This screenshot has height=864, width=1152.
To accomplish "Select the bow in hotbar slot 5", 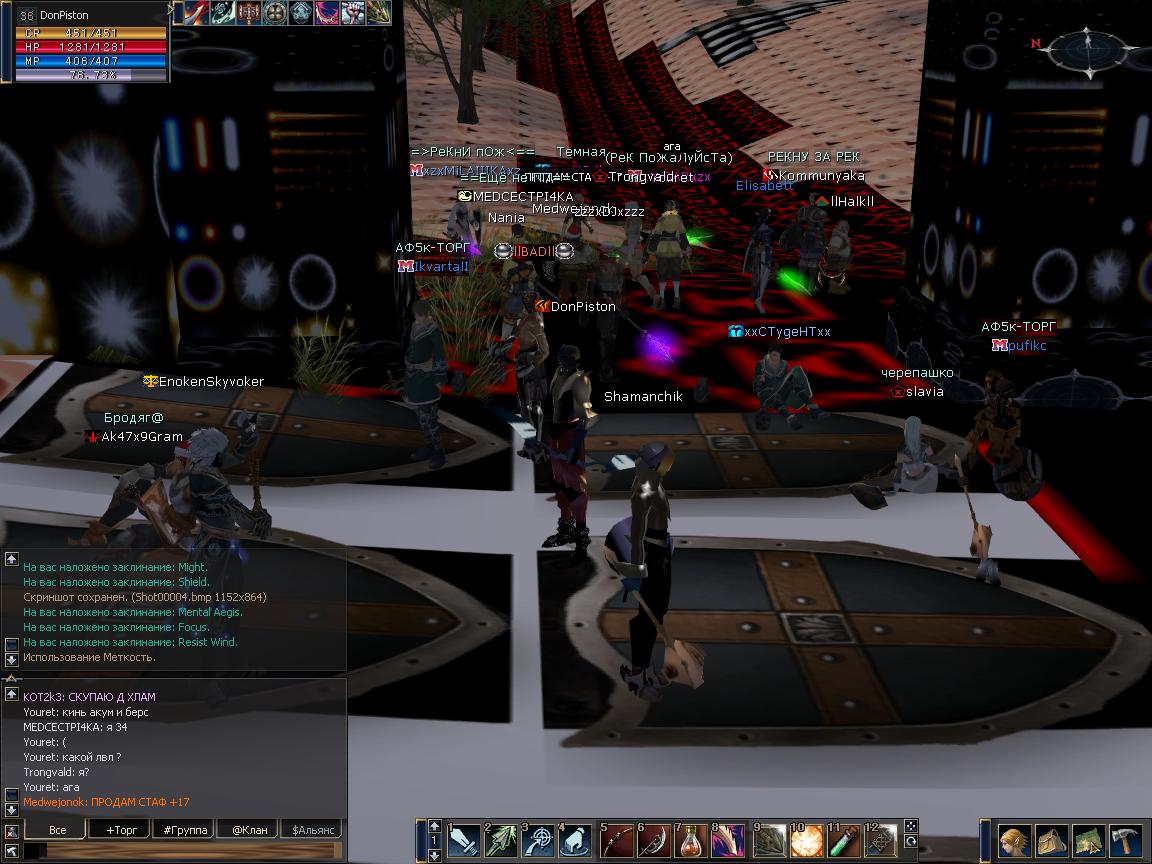I will 617,841.
